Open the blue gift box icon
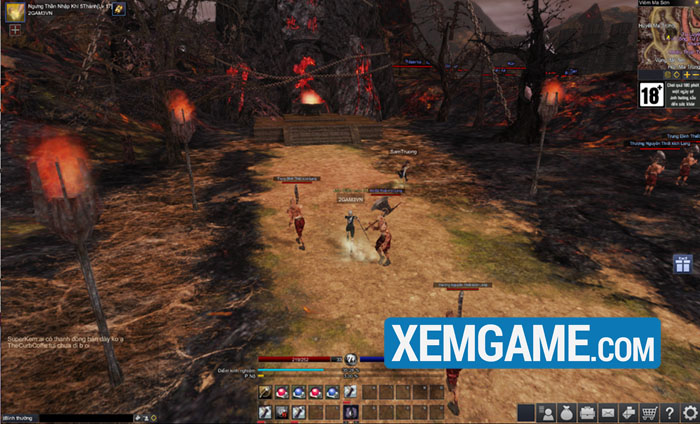Screen dimensions: 700x424 (x=683, y=266)
